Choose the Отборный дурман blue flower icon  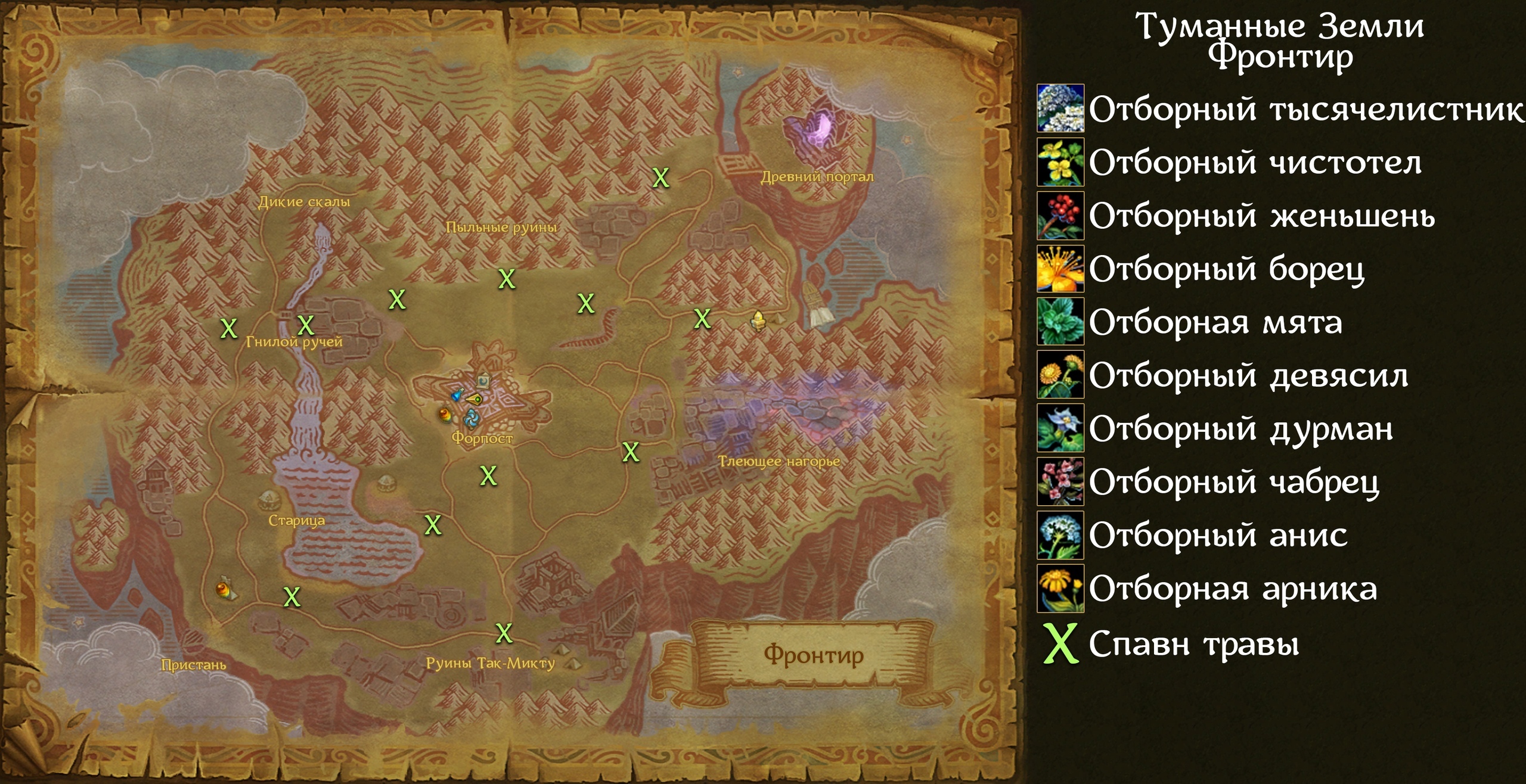click(1060, 428)
